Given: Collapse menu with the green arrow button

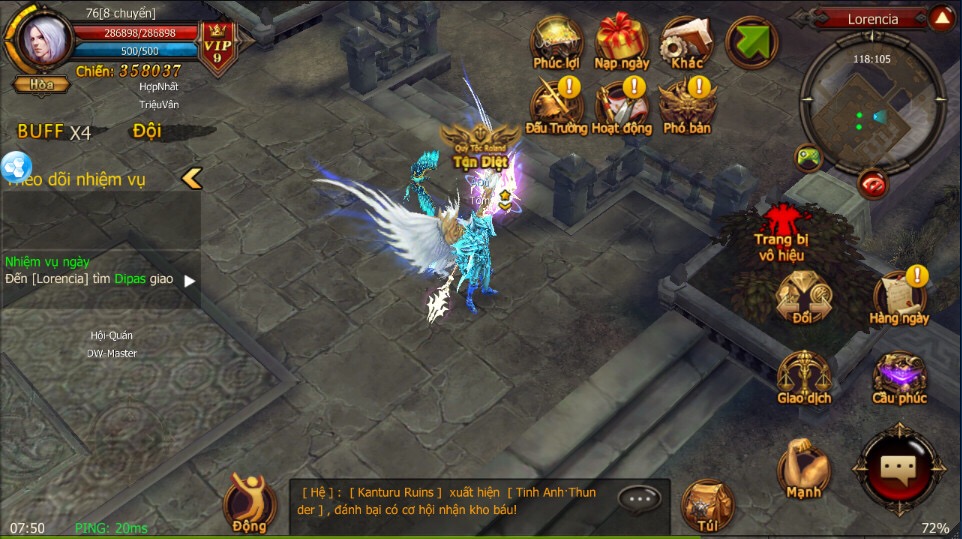Looking at the screenshot, I should 752,43.
